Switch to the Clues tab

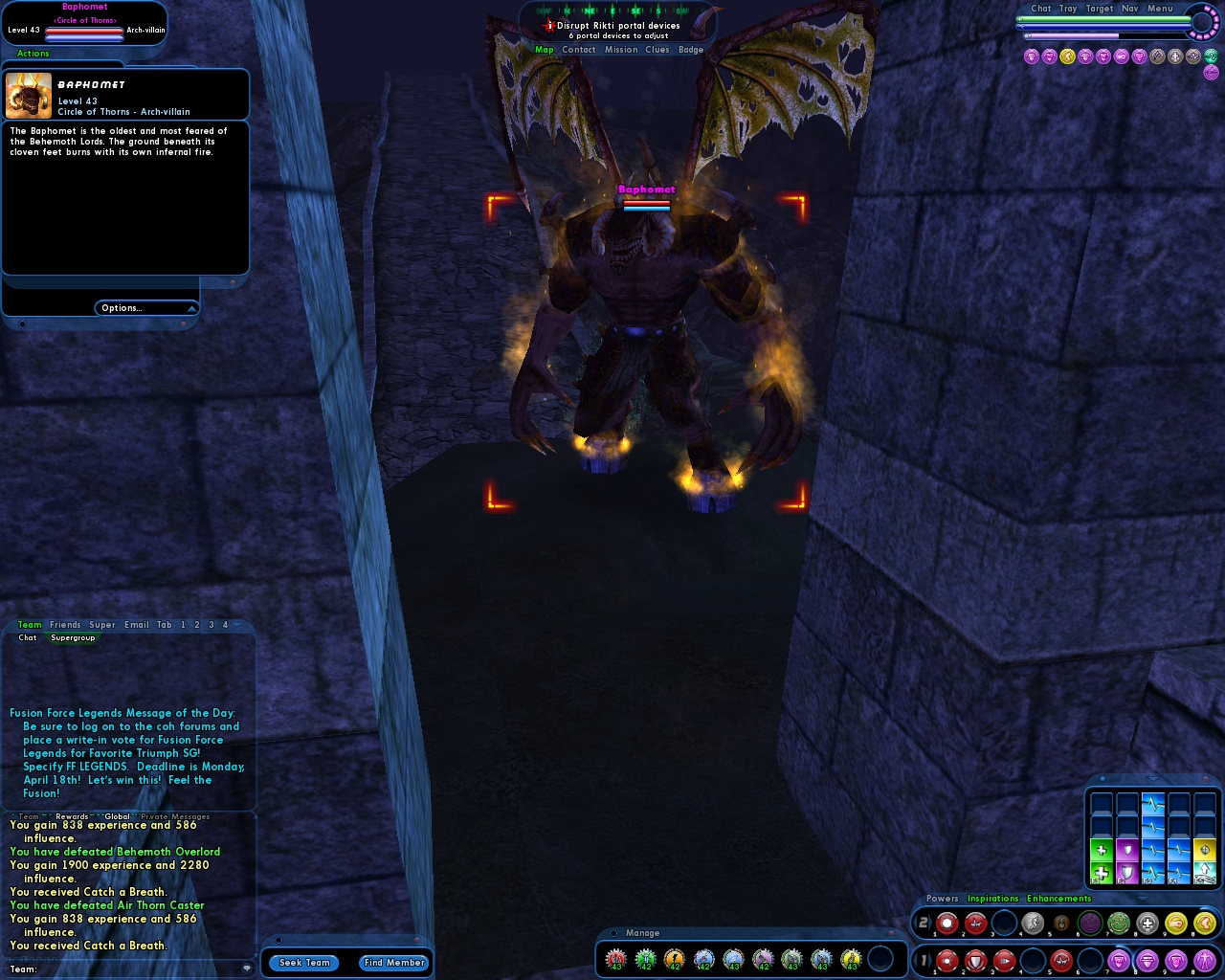[x=657, y=49]
